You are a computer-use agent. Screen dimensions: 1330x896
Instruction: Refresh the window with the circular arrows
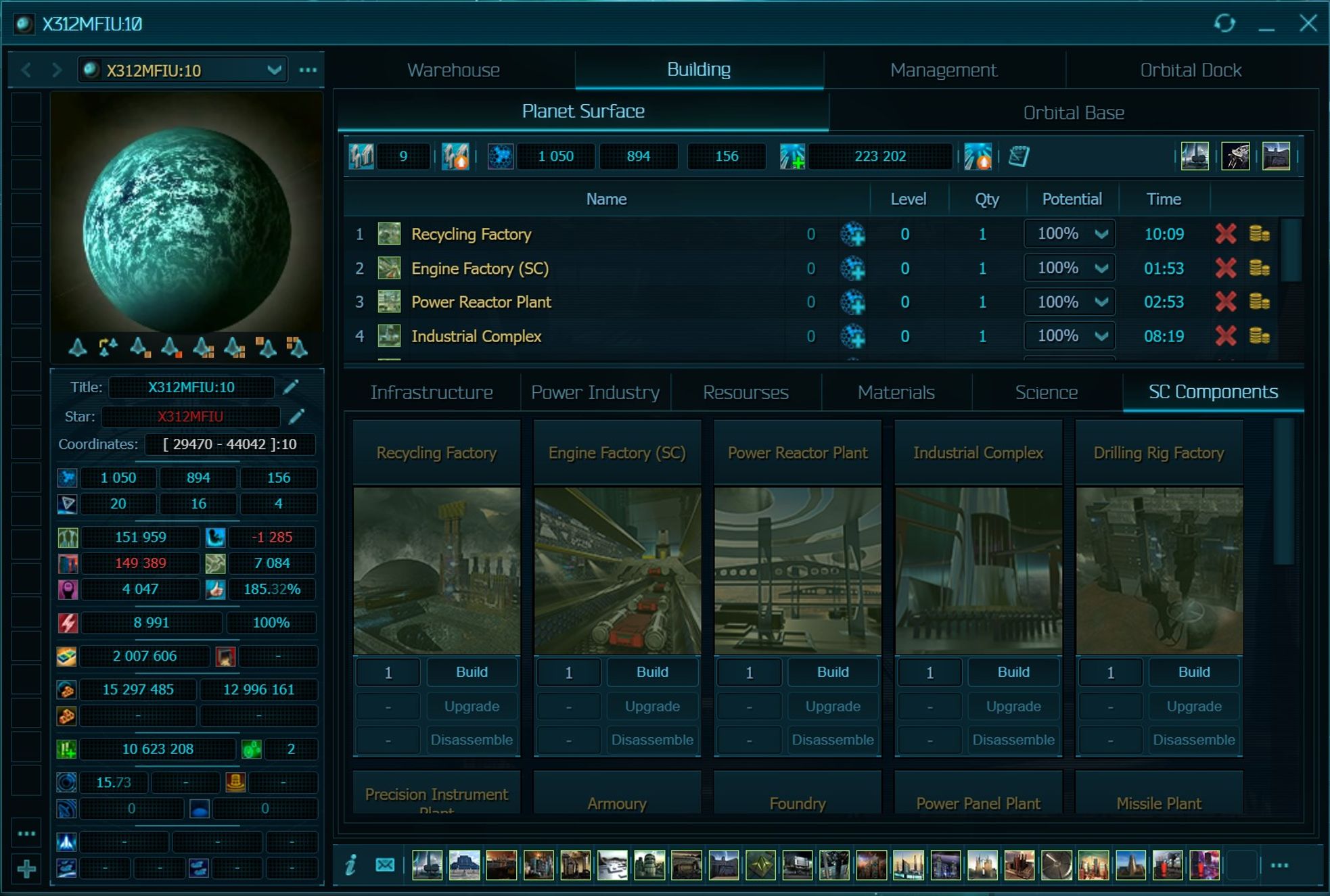[1224, 24]
